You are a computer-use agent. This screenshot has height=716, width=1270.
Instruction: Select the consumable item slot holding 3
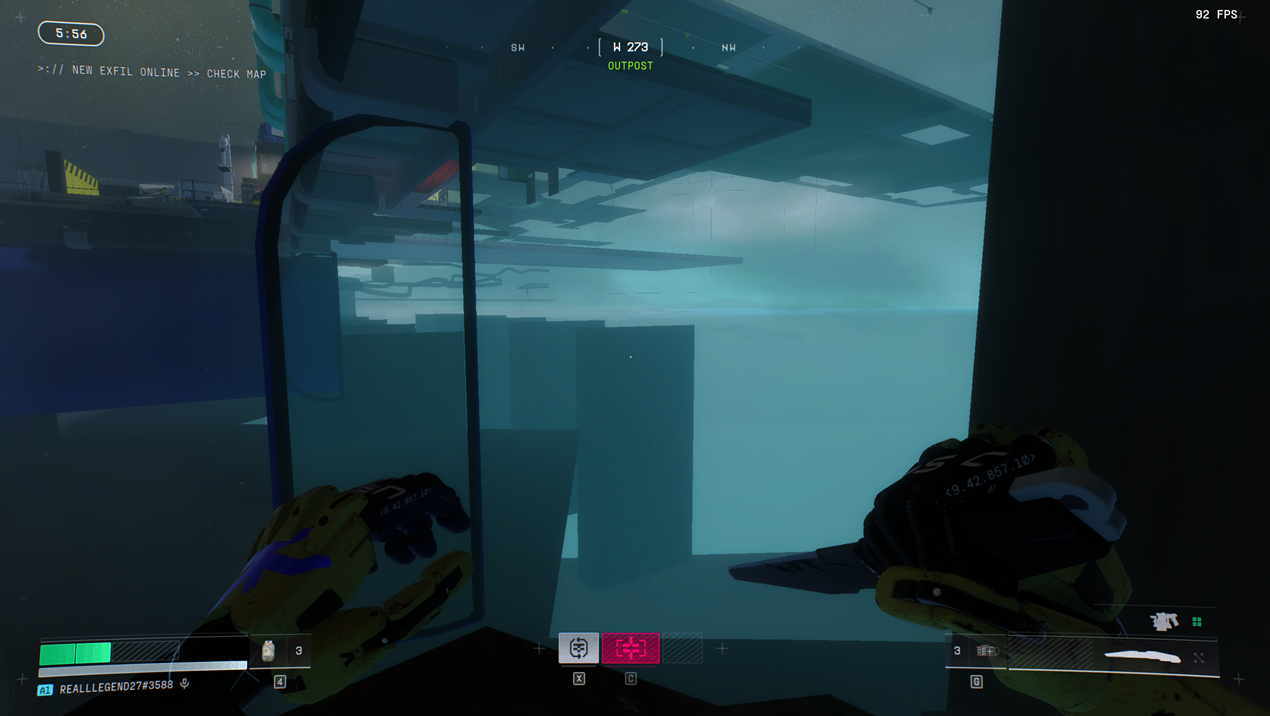[279, 651]
